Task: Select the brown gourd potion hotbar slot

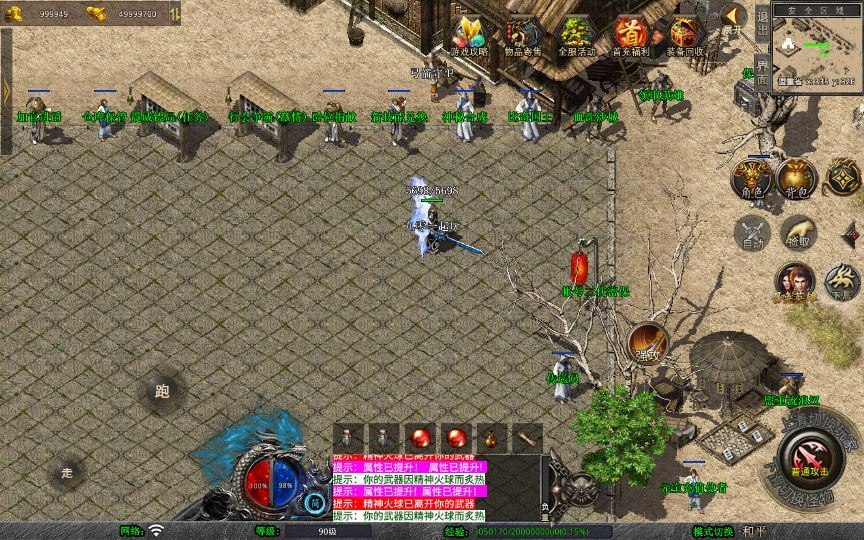Action: [491, 437]
